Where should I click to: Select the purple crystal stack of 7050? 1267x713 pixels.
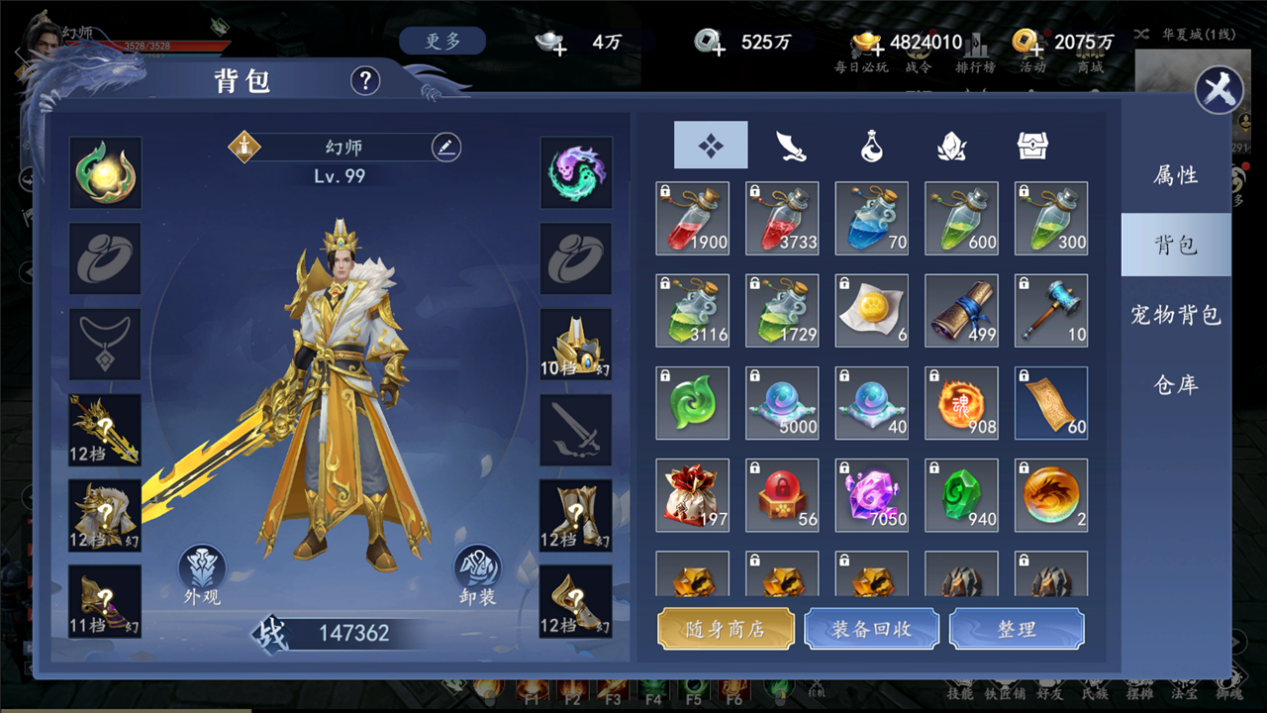[871, 495]
